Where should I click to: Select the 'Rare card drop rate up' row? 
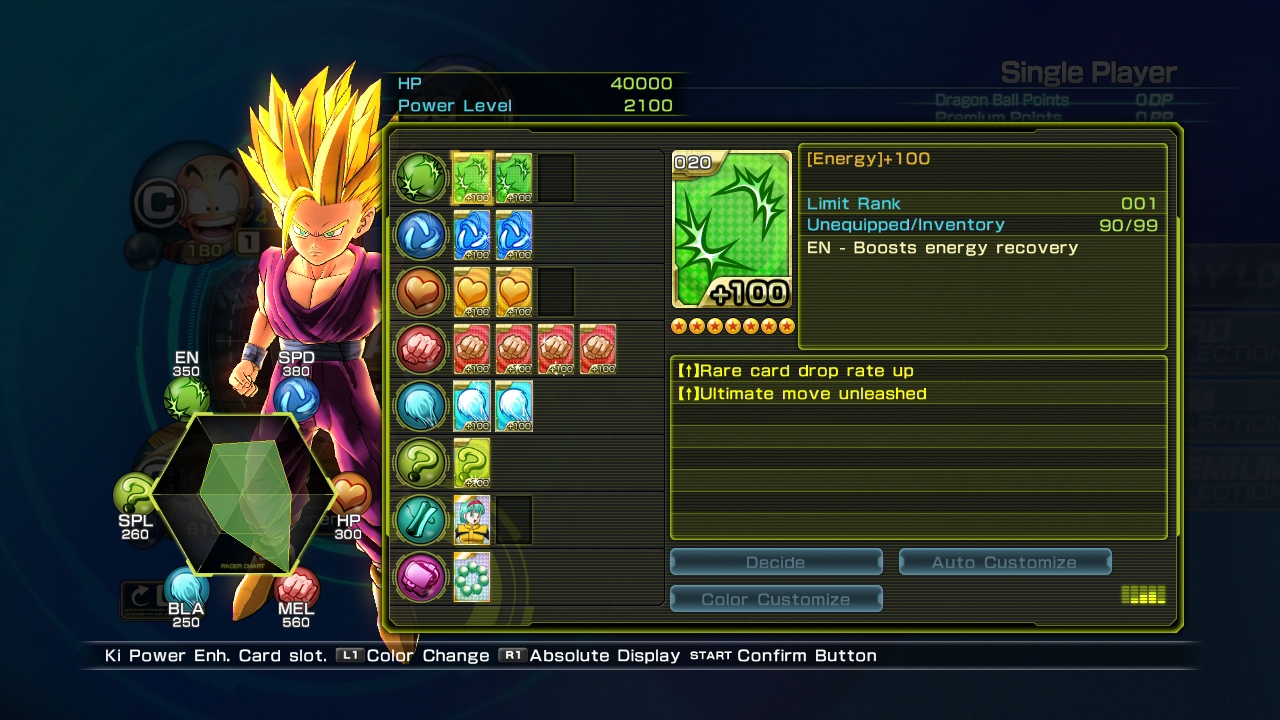[918, 371]
